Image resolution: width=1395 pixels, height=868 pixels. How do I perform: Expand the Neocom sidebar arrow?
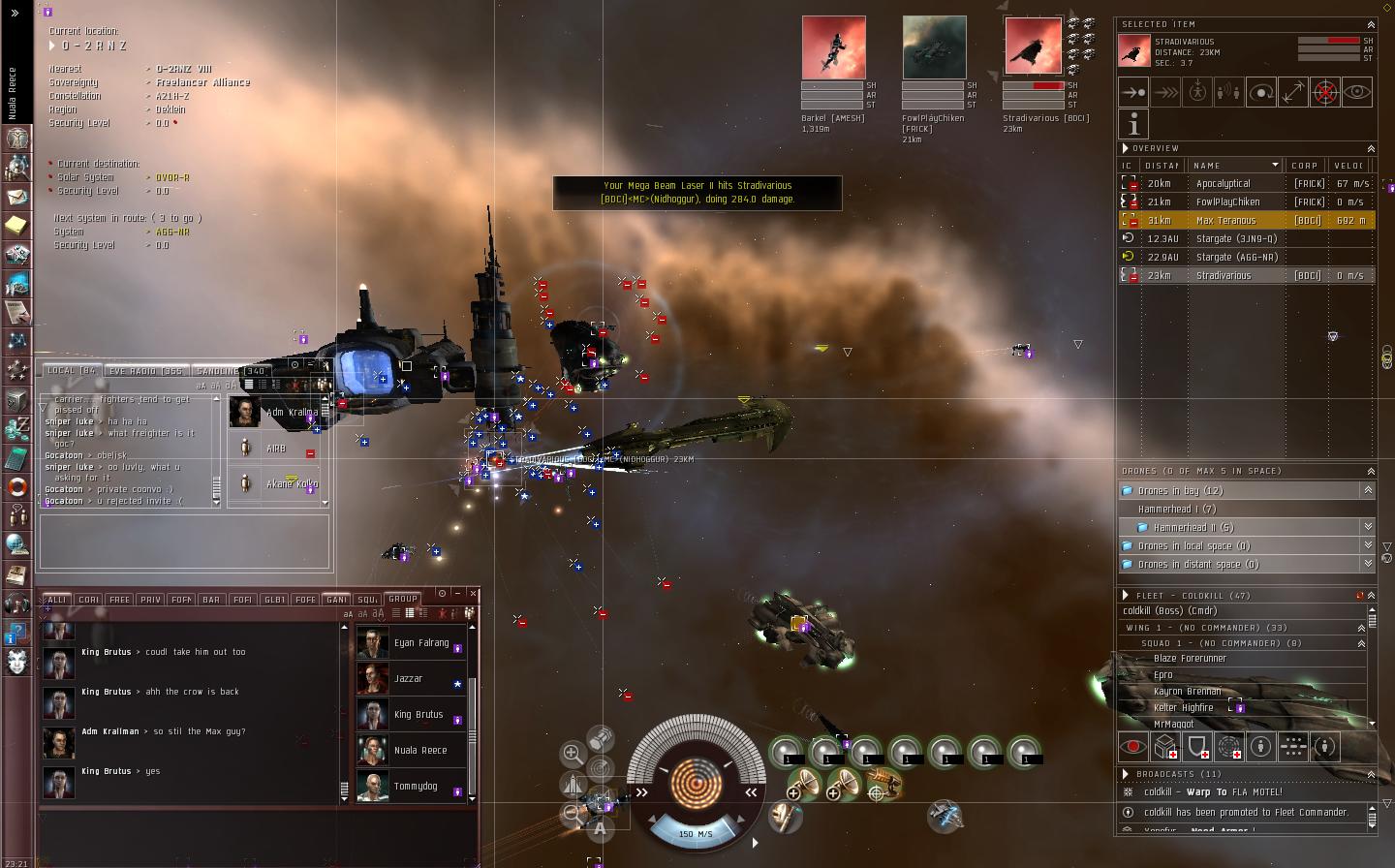(x=15, y=13)
